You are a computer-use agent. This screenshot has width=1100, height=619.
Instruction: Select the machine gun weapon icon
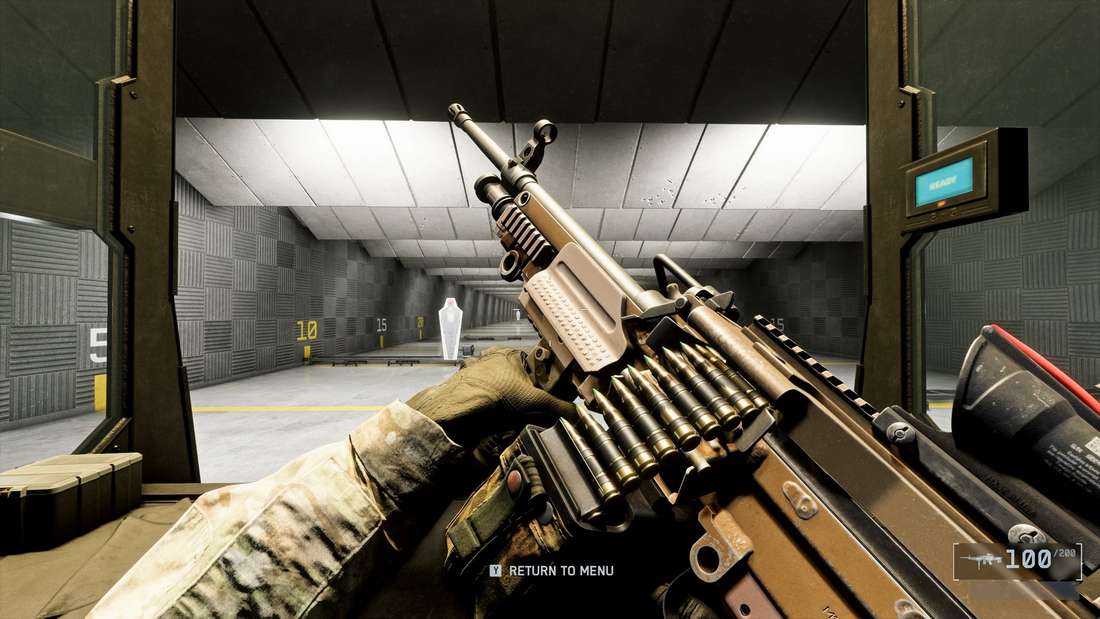pyautogui.click(x=979, y=562)
